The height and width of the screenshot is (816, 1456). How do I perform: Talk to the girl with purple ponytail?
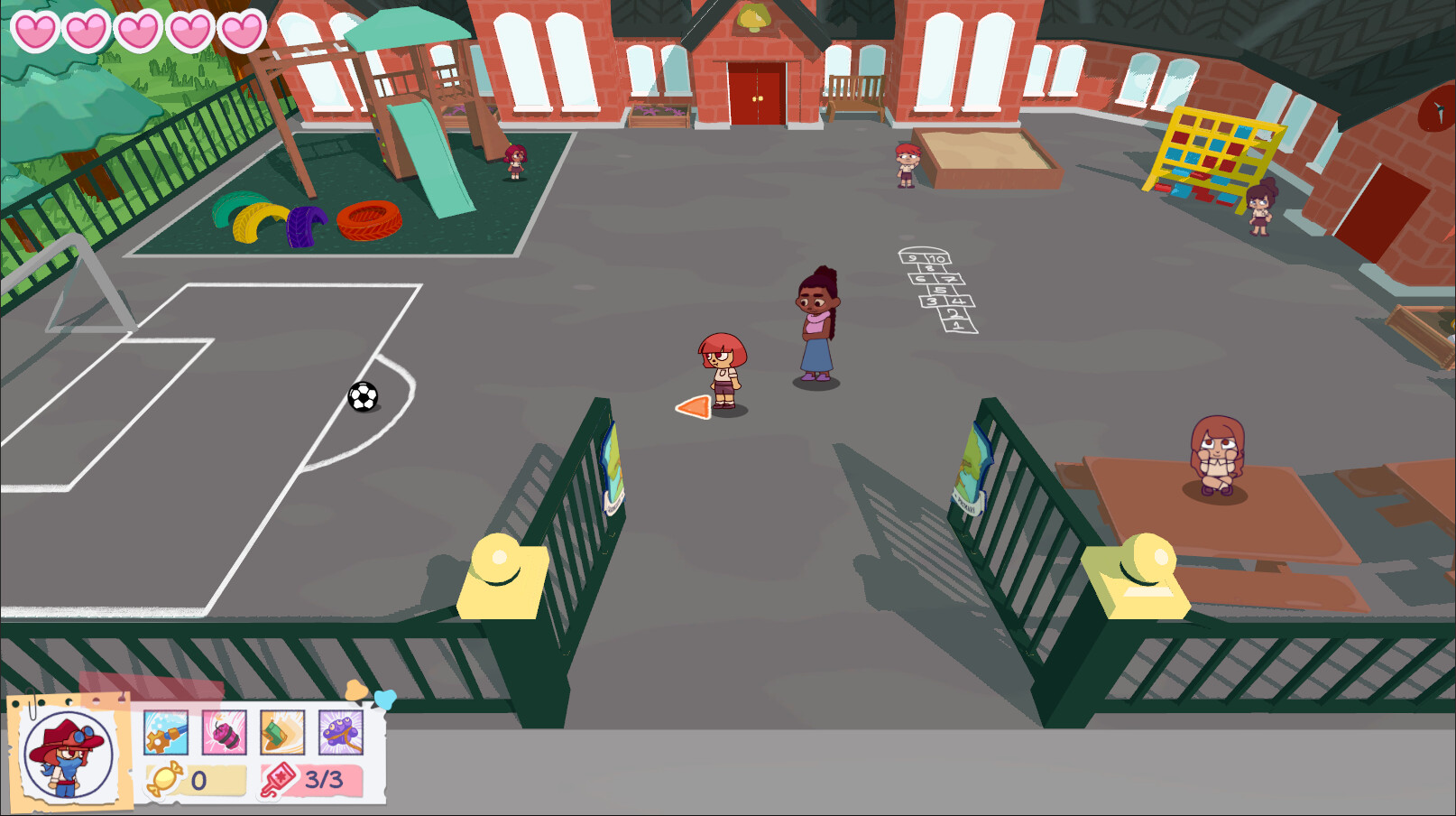[x=817, y=325]
